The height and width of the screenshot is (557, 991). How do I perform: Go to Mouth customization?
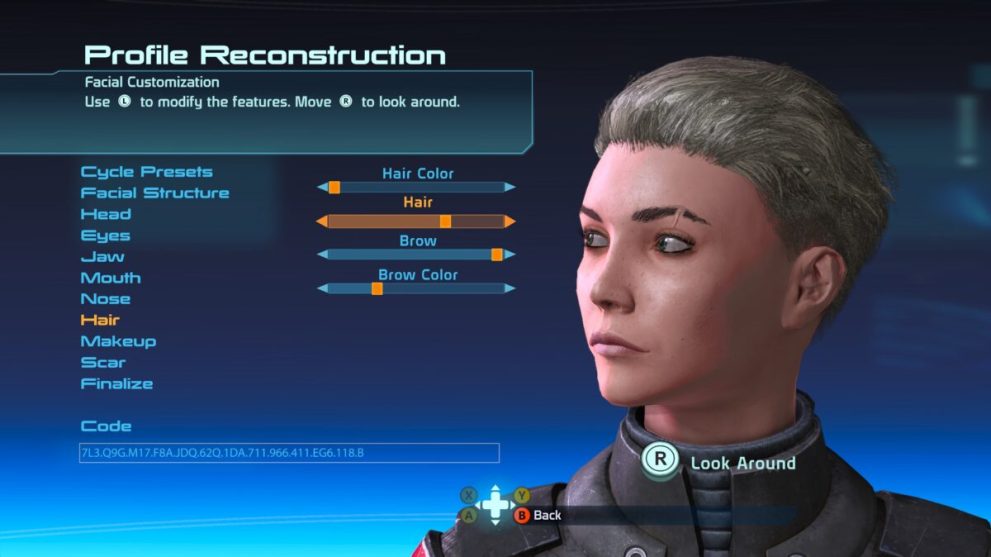pyautogui.click(x=110, y=278)
